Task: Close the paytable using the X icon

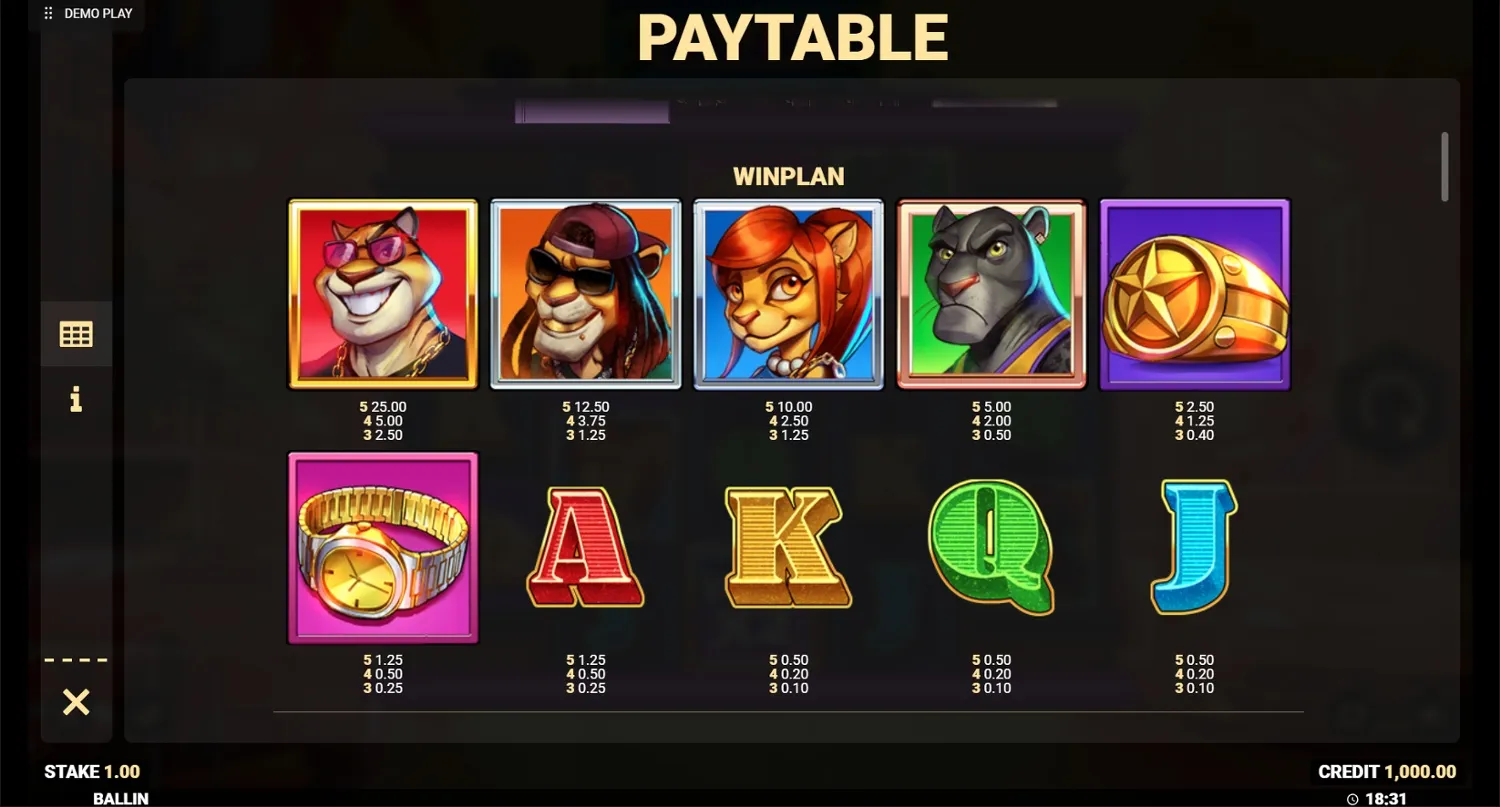Action: click(x=76, y=703)
